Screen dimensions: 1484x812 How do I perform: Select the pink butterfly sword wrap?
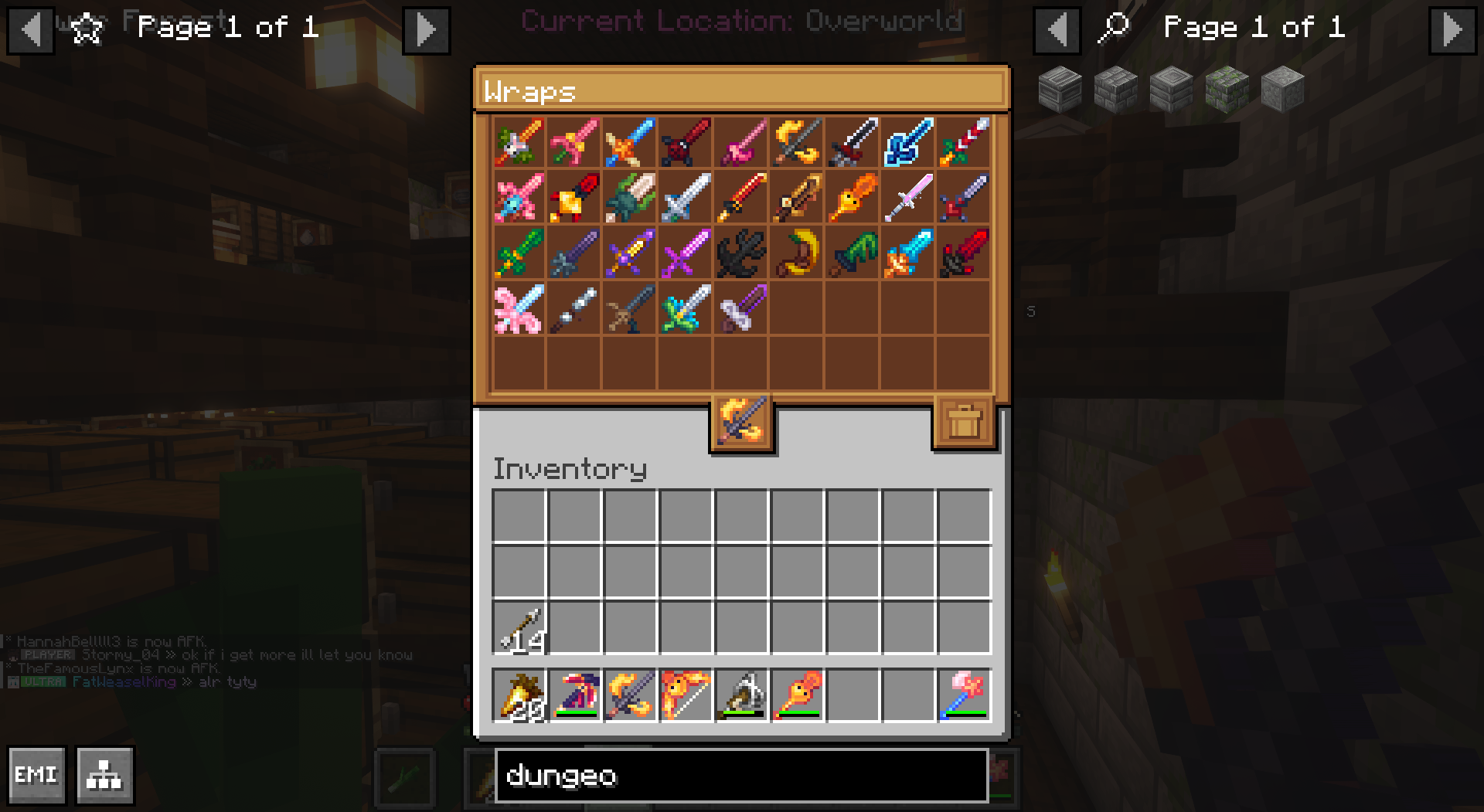pyautogui.click(x=519, y=309)
